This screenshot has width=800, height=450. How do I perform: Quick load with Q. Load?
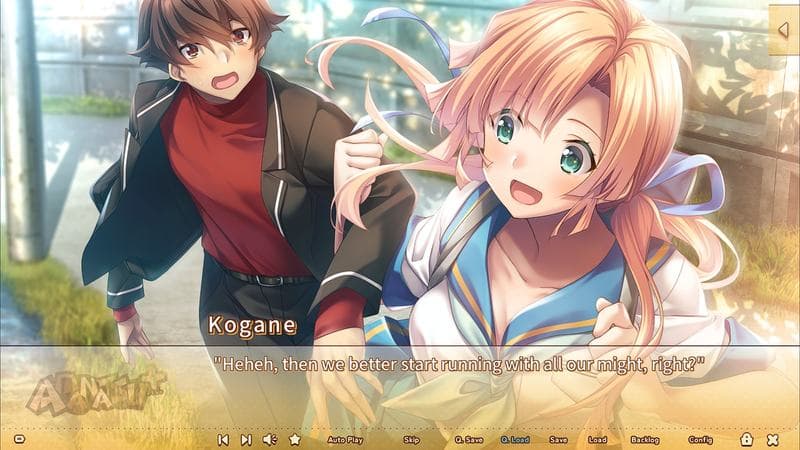(x=514, y=439)
